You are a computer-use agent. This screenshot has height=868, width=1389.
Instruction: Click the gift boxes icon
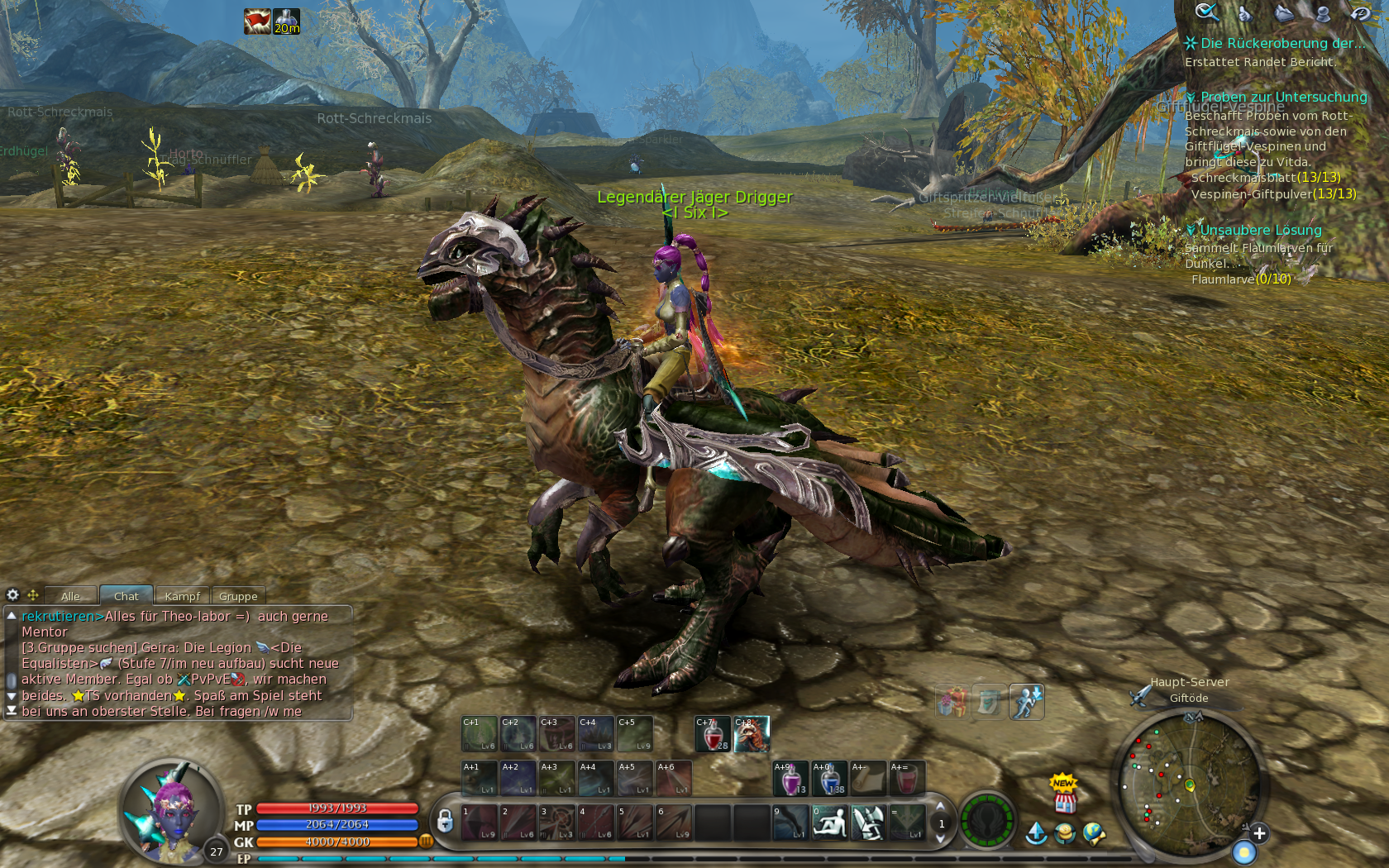coord(952,703)
